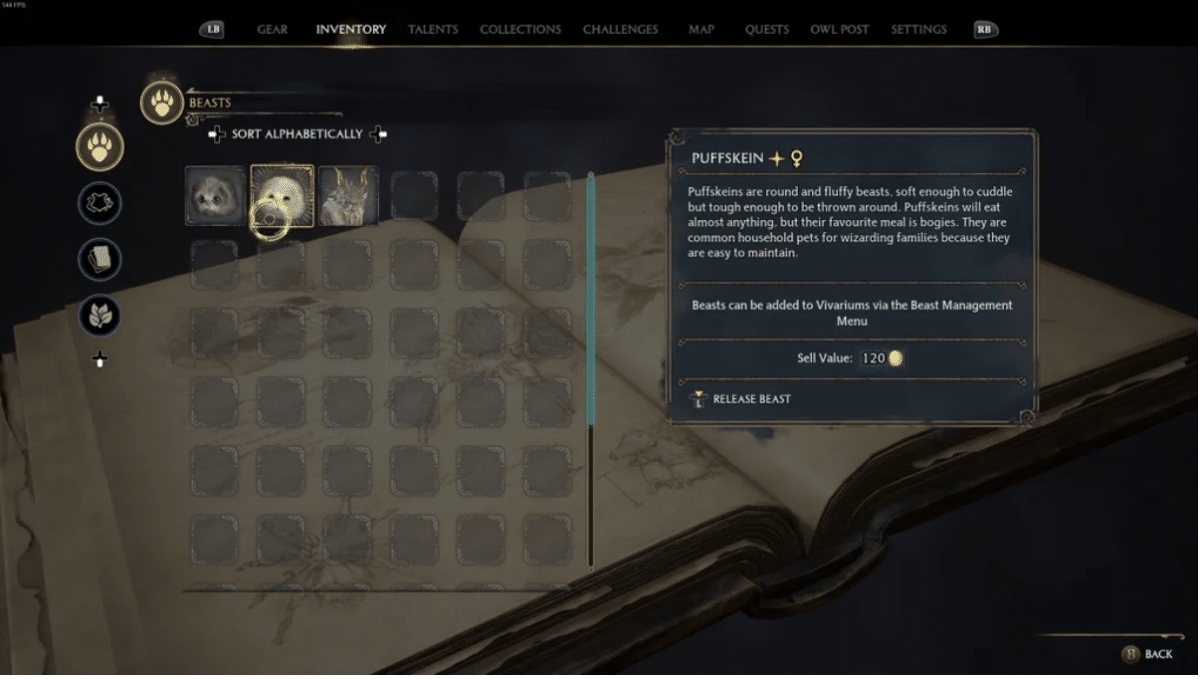The image size is (1200, 679).
Task: Select the Inventory tab
Action: coord(351,29)
